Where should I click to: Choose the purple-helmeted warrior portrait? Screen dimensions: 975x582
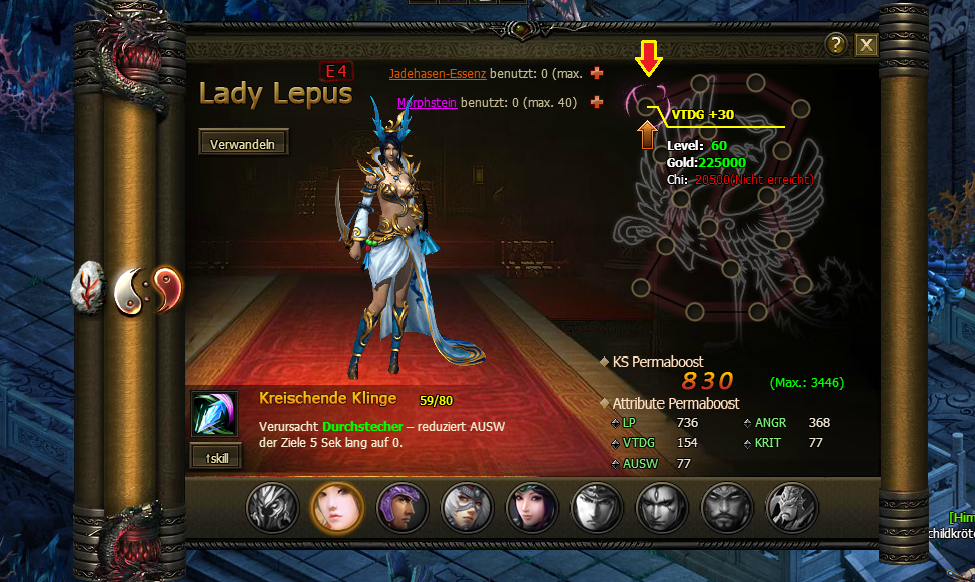point(402,506)
